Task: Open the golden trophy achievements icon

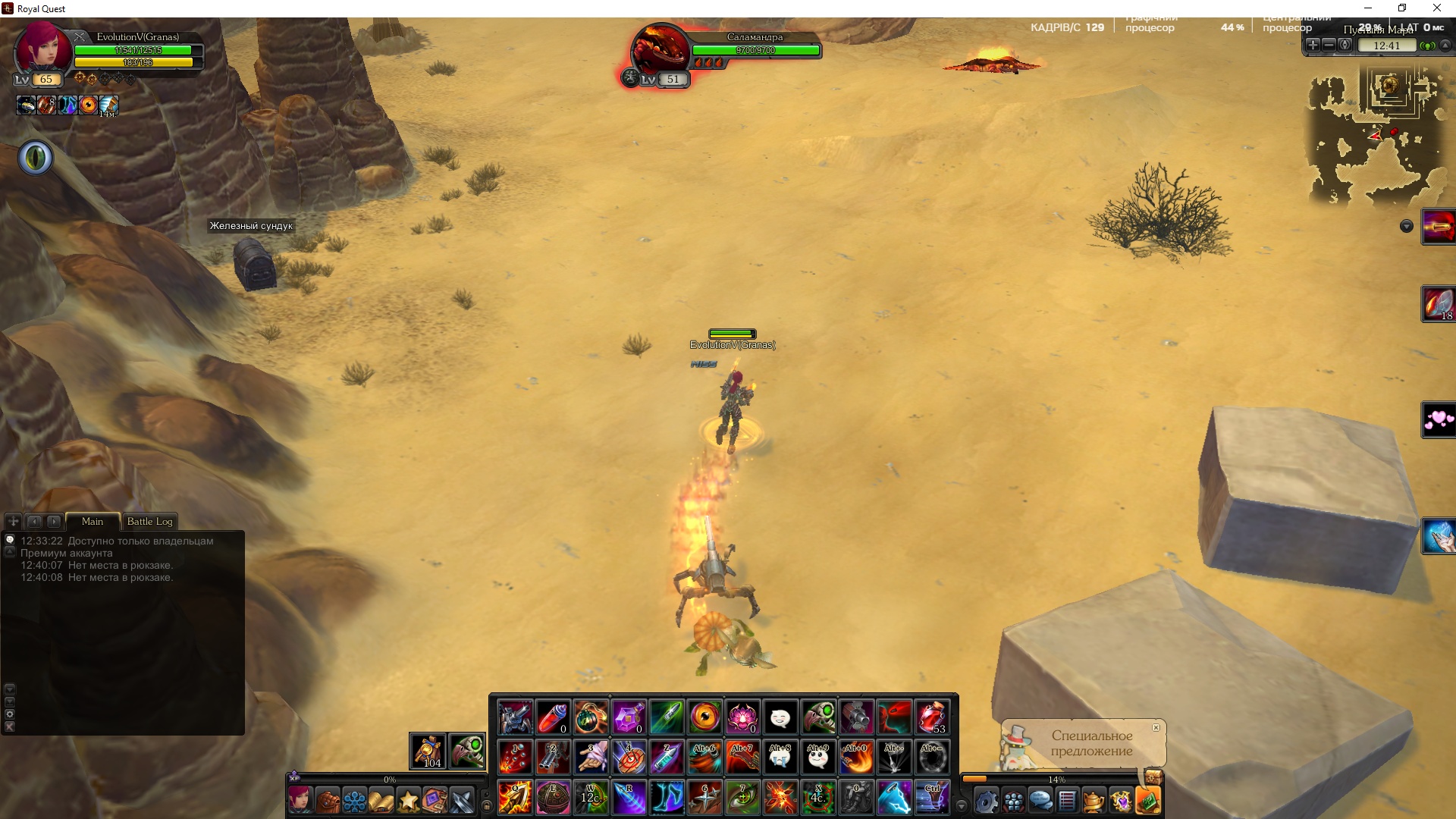Action: pyautogui.click(x=1093, y=801)
